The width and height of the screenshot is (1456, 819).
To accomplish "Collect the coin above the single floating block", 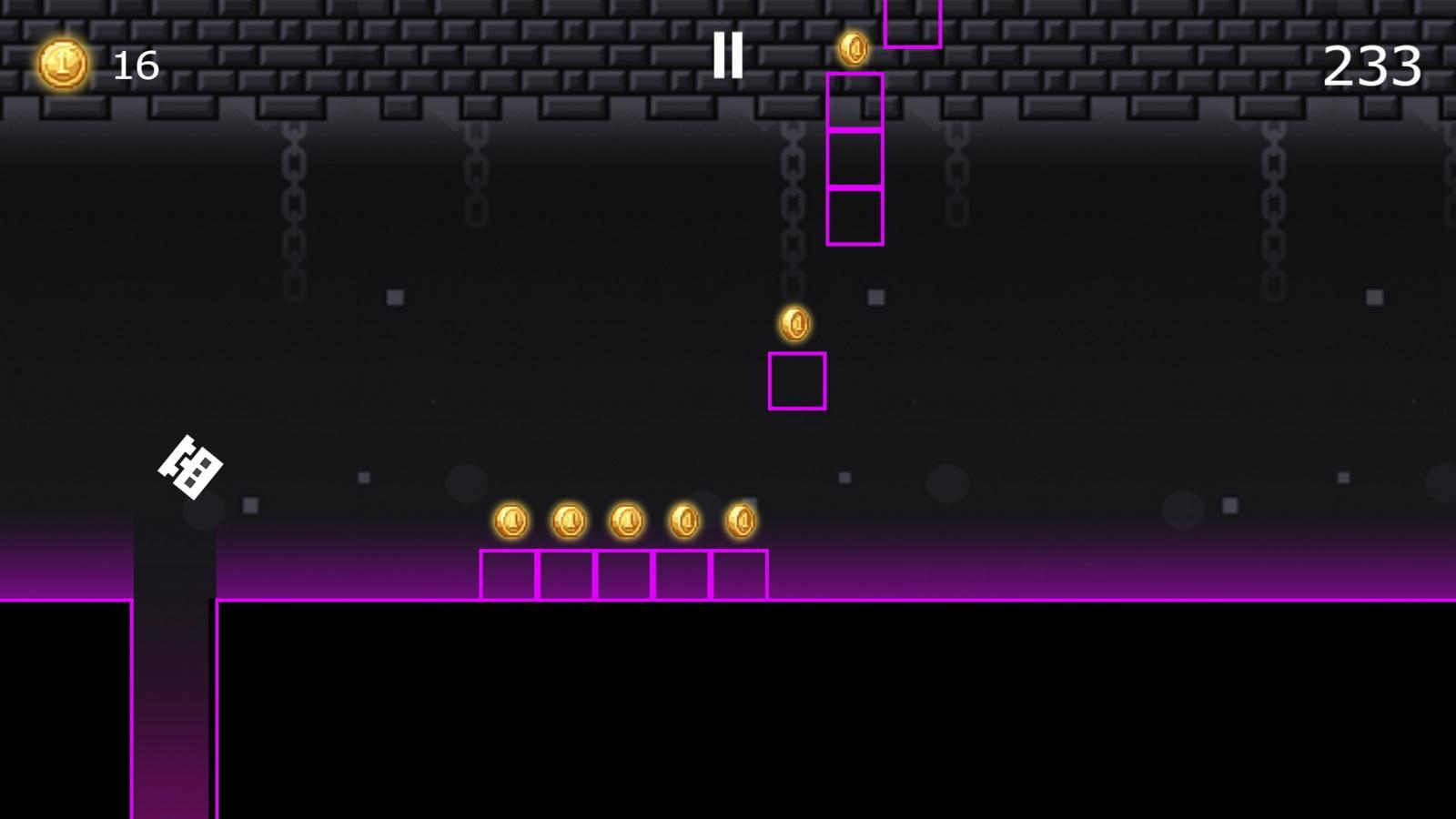I will click(795, 325).
